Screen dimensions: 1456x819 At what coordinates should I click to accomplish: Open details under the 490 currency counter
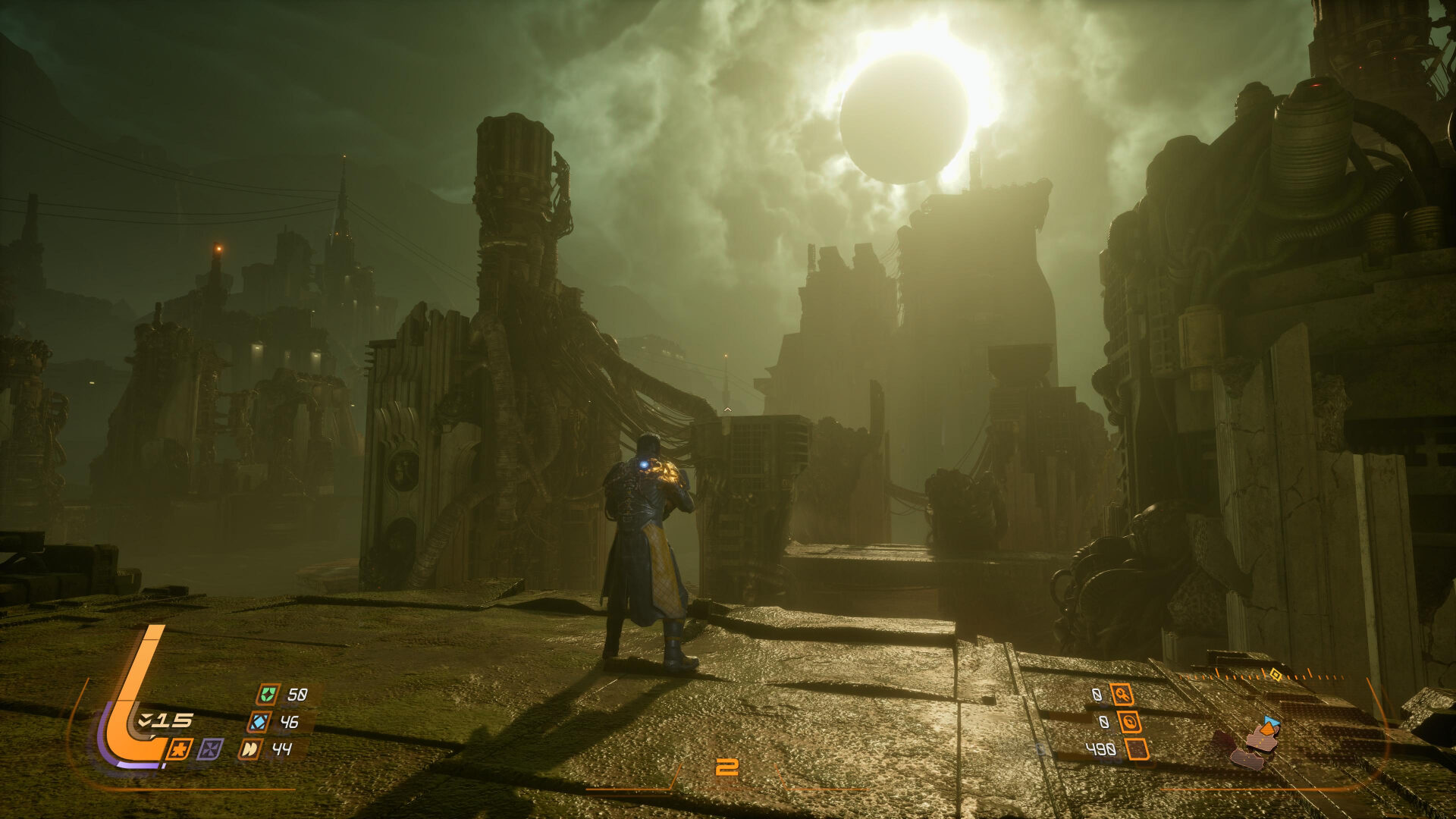[1101, 748]
